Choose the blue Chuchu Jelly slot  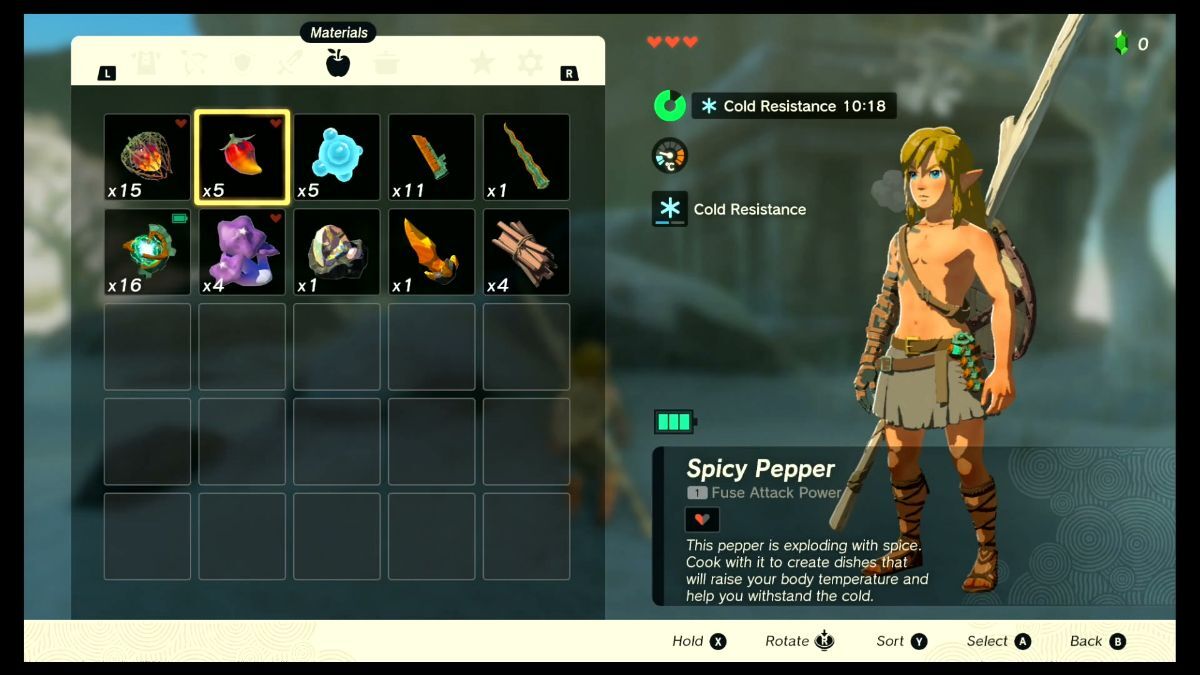337,157
